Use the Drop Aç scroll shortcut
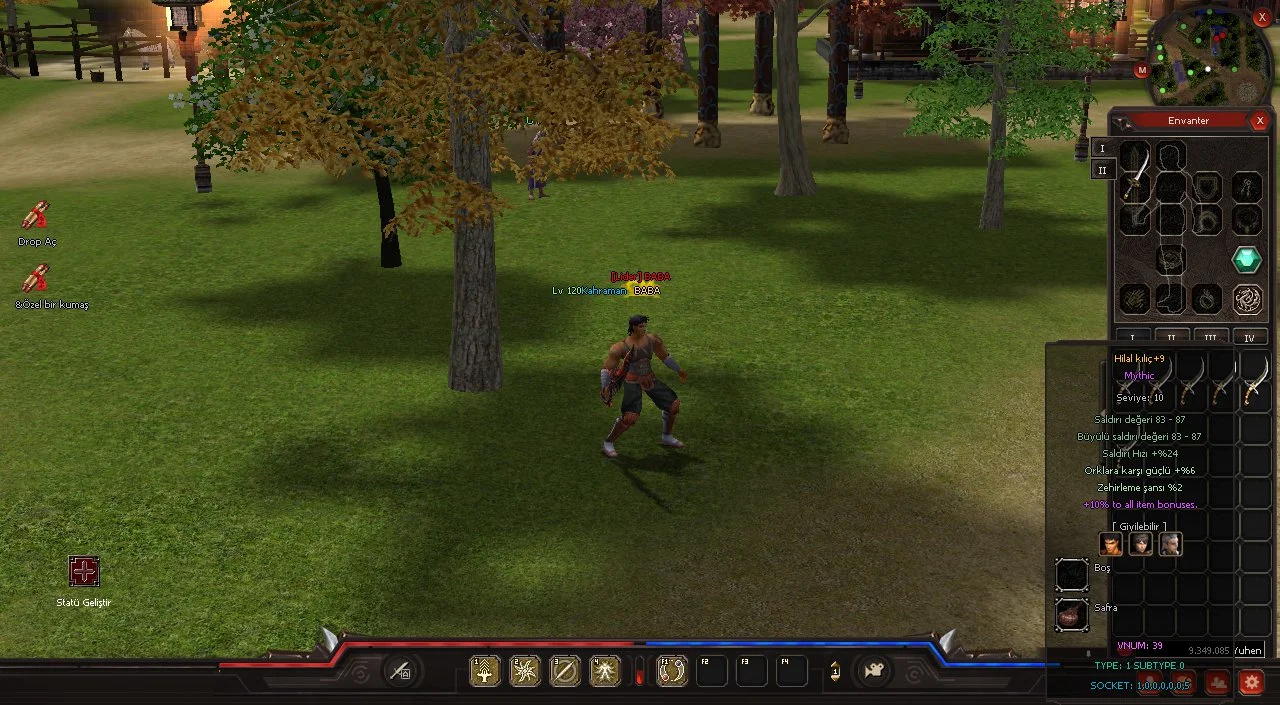 click(36, 216)
